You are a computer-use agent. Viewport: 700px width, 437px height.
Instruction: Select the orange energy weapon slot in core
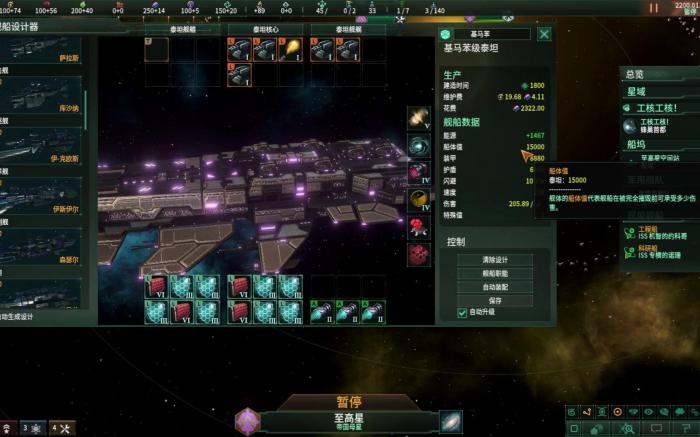pyautogui.click(x=290, y=49)
